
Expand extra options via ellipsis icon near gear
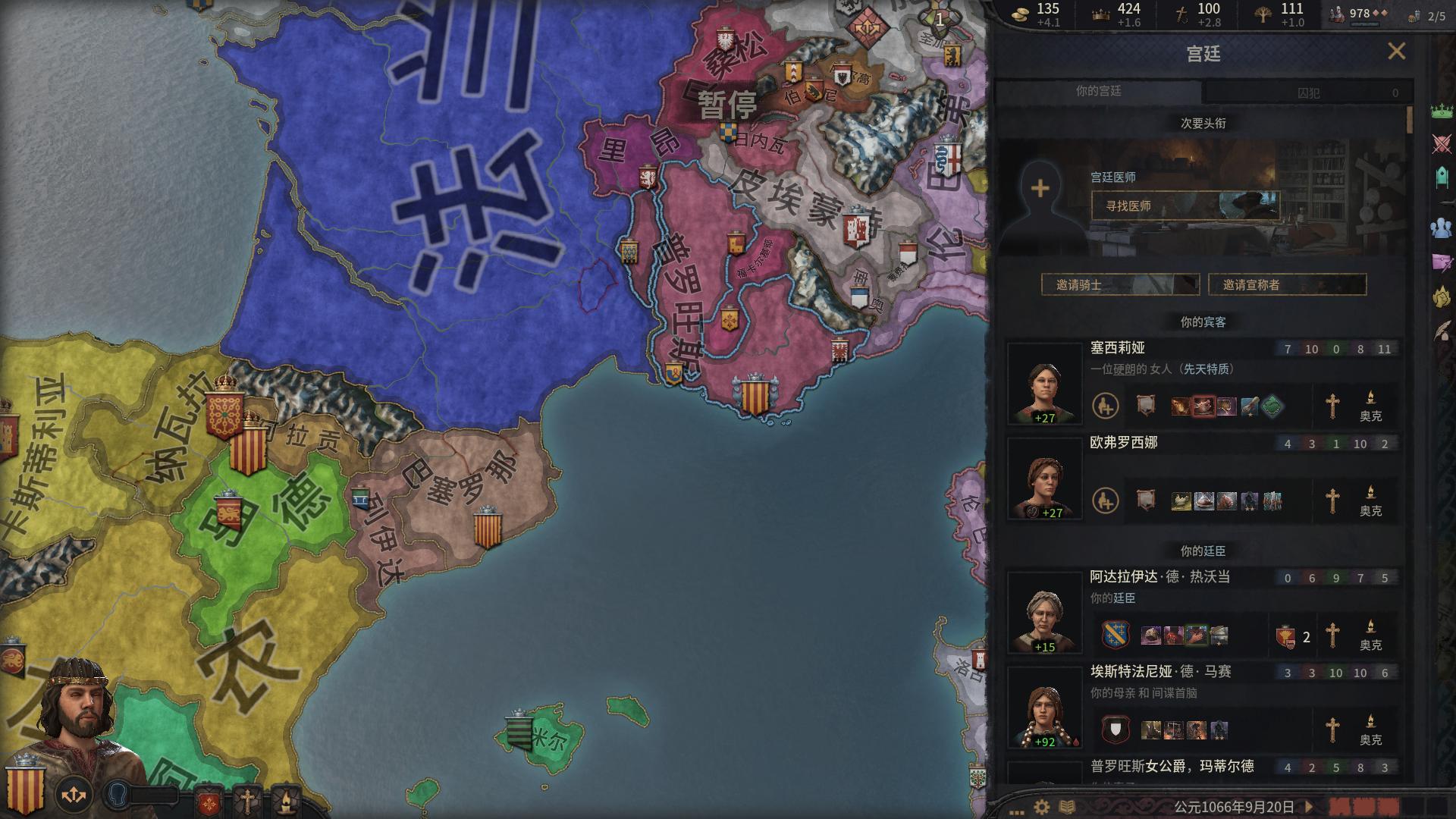tap(1017, 811)
